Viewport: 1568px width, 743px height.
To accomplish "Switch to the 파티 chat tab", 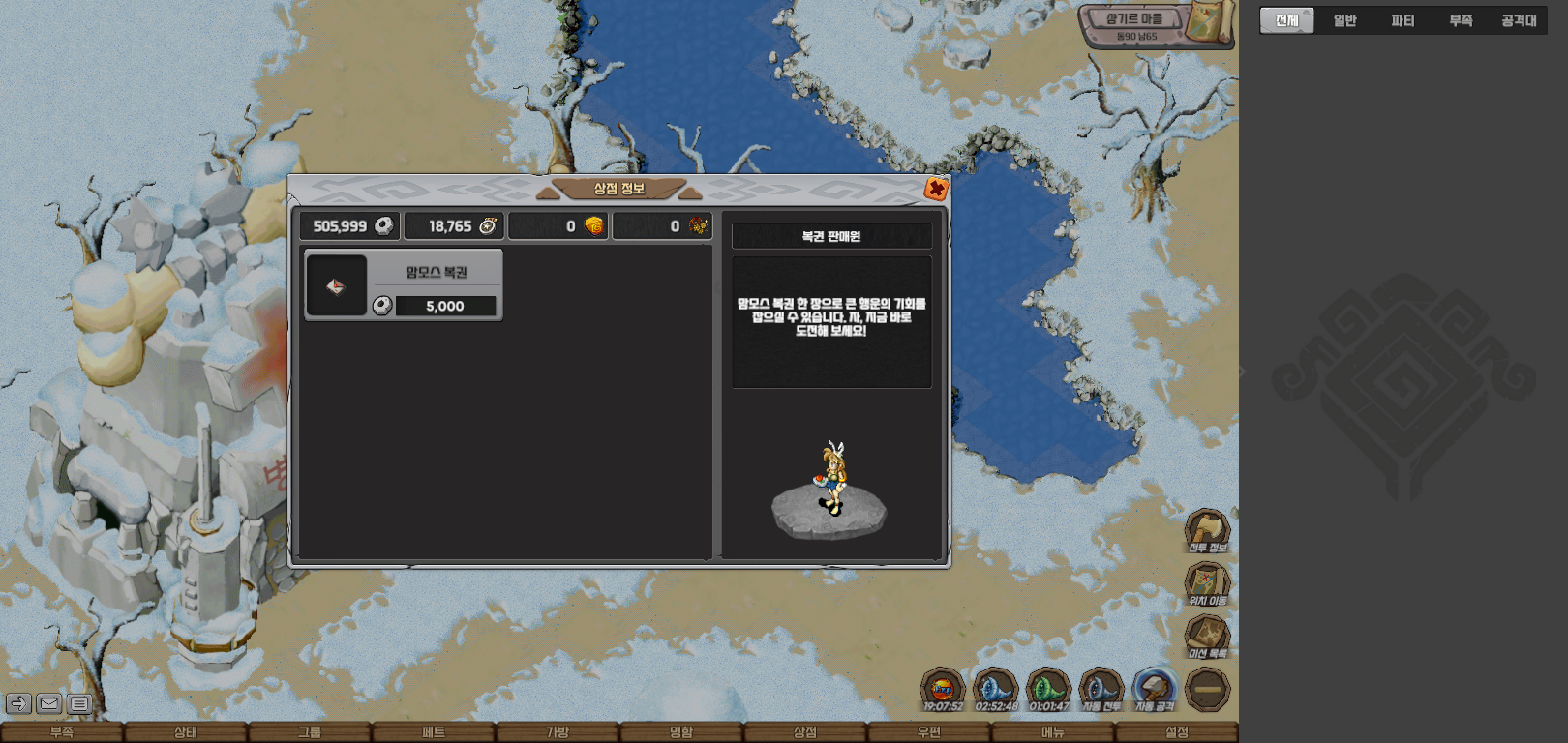I will click(1402, 20).
